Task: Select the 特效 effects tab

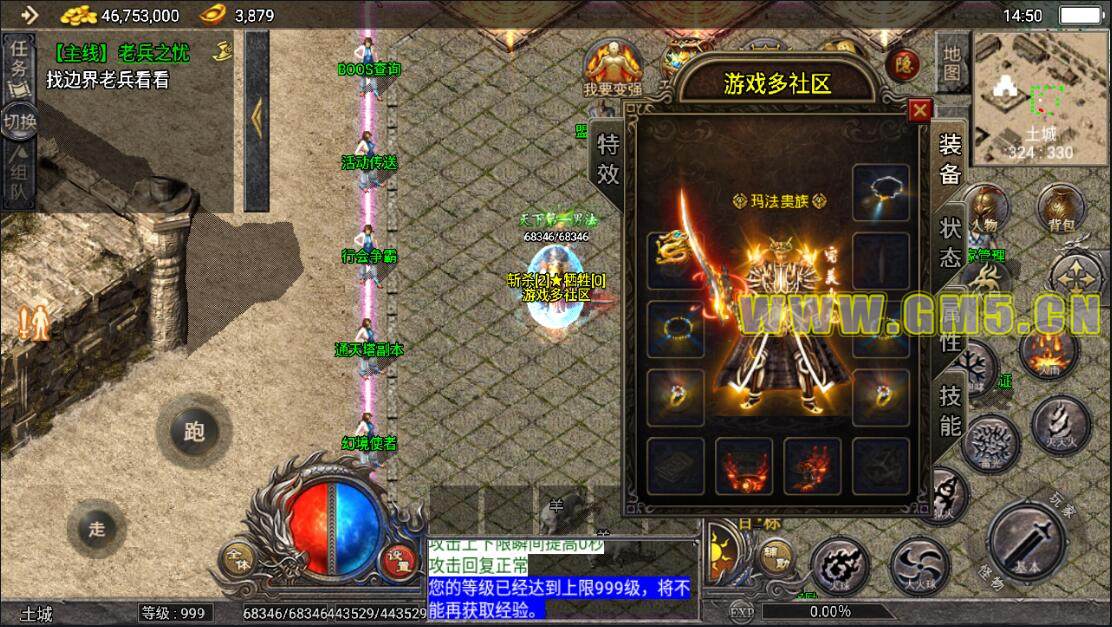Action: 608,158
